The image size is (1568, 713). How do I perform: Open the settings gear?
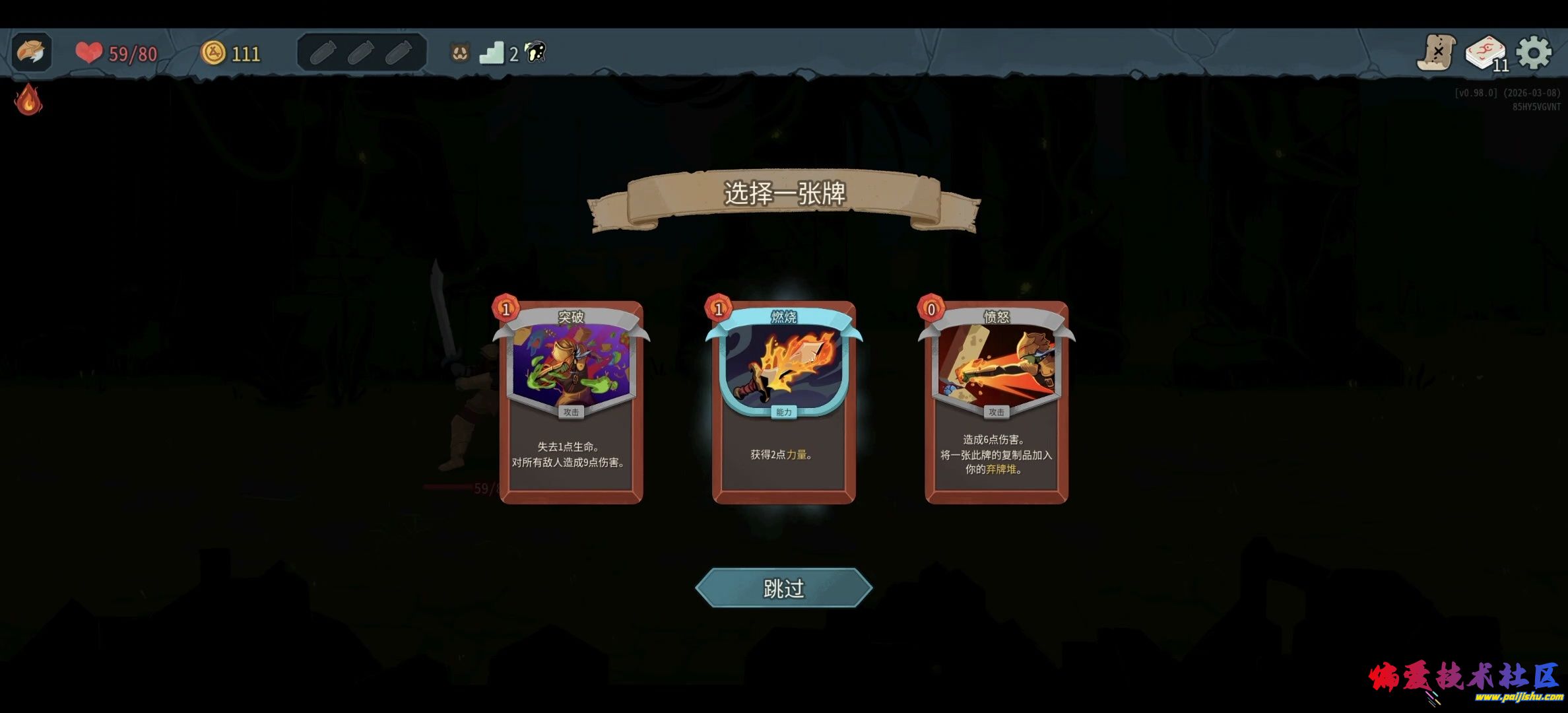pyautogui.click(x=1534, y=53)
